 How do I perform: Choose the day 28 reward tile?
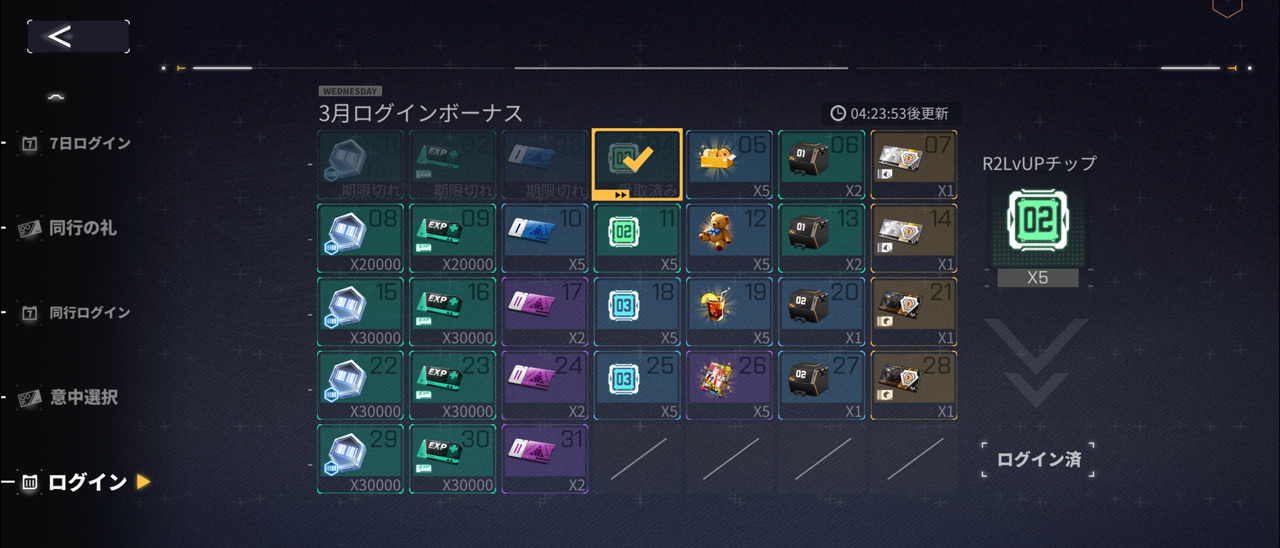click(913, 385)
